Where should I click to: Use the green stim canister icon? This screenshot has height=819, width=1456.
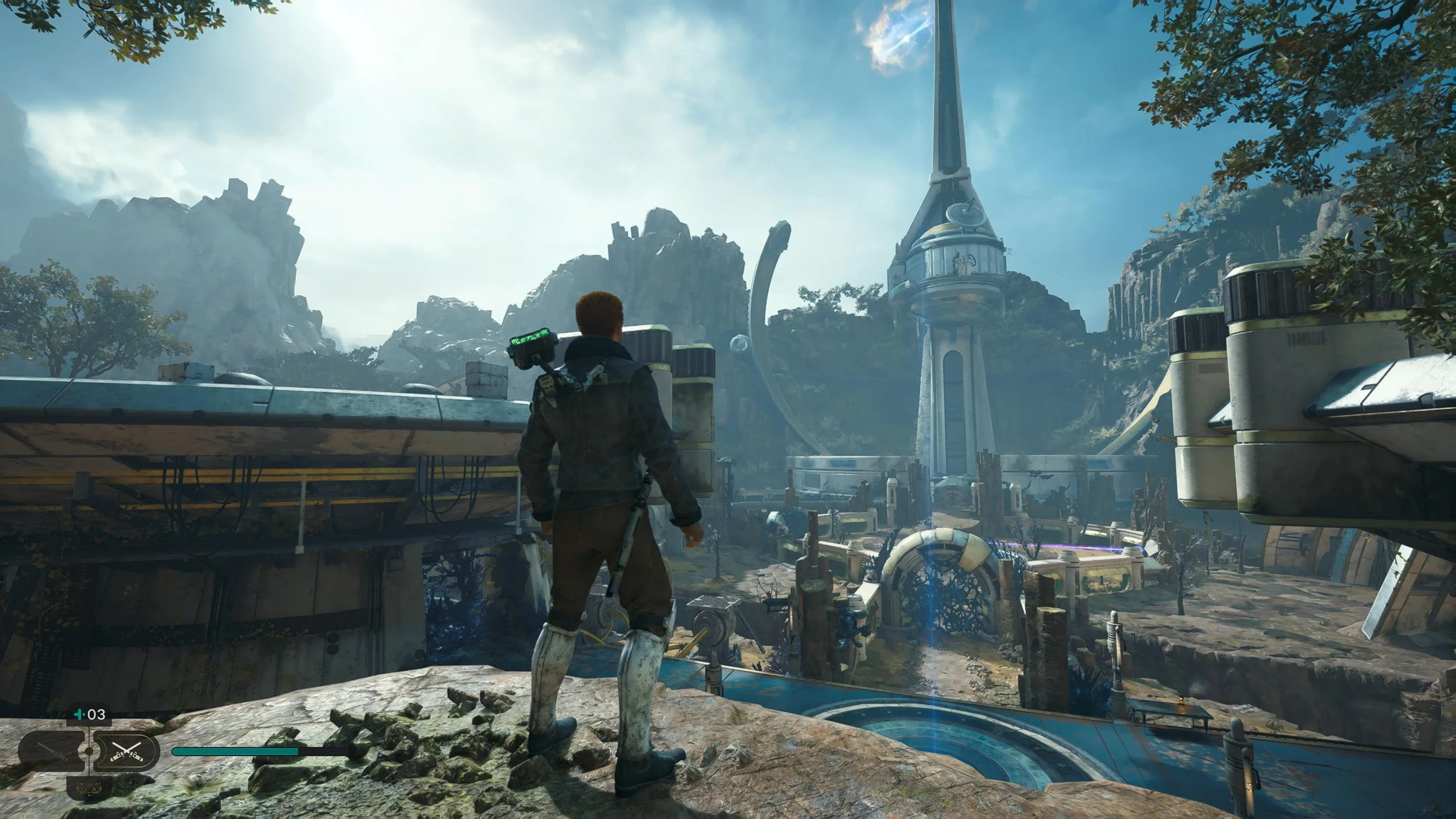[x=80, y=714]
